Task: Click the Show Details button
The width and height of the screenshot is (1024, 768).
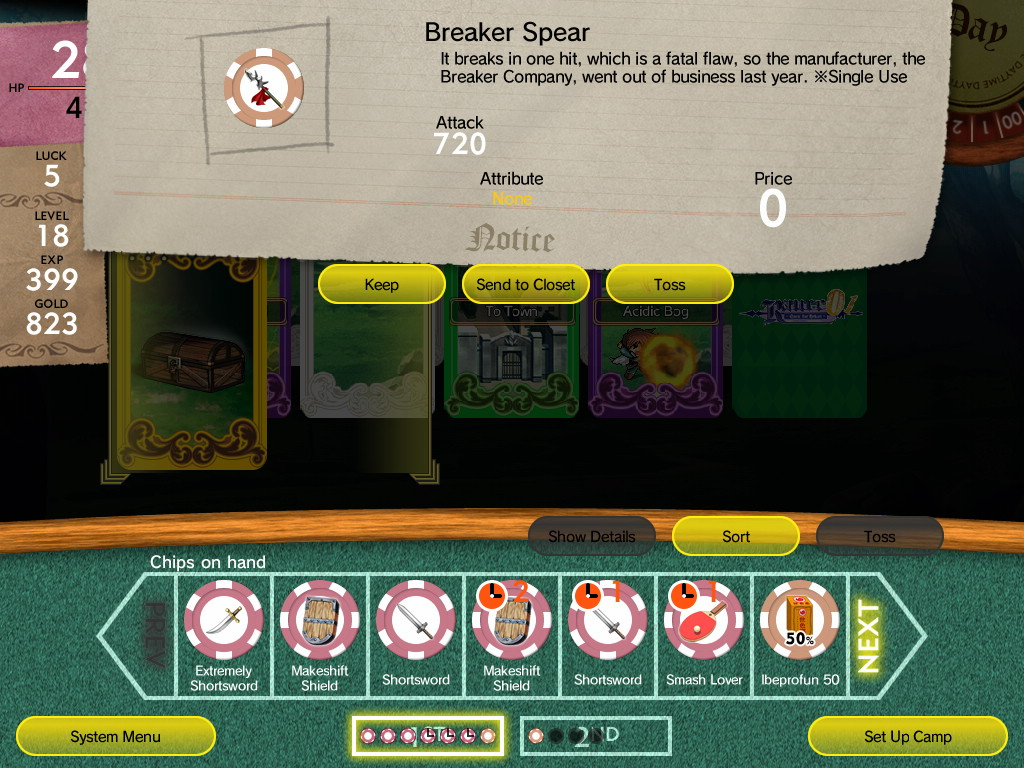Action: click(591, 537)
